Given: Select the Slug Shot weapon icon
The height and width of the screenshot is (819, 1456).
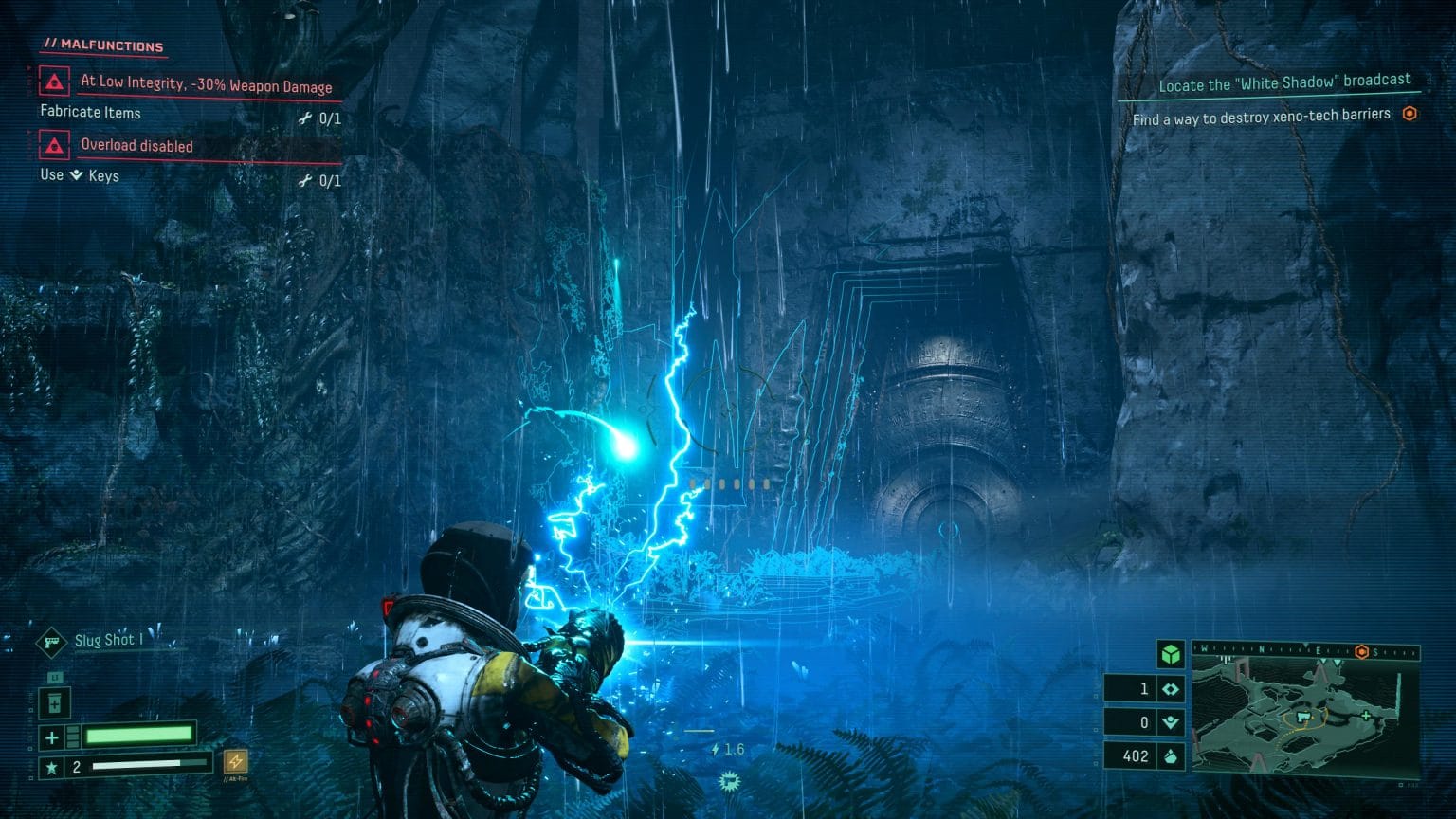Looking at the screenshot, I should [50, 642].
